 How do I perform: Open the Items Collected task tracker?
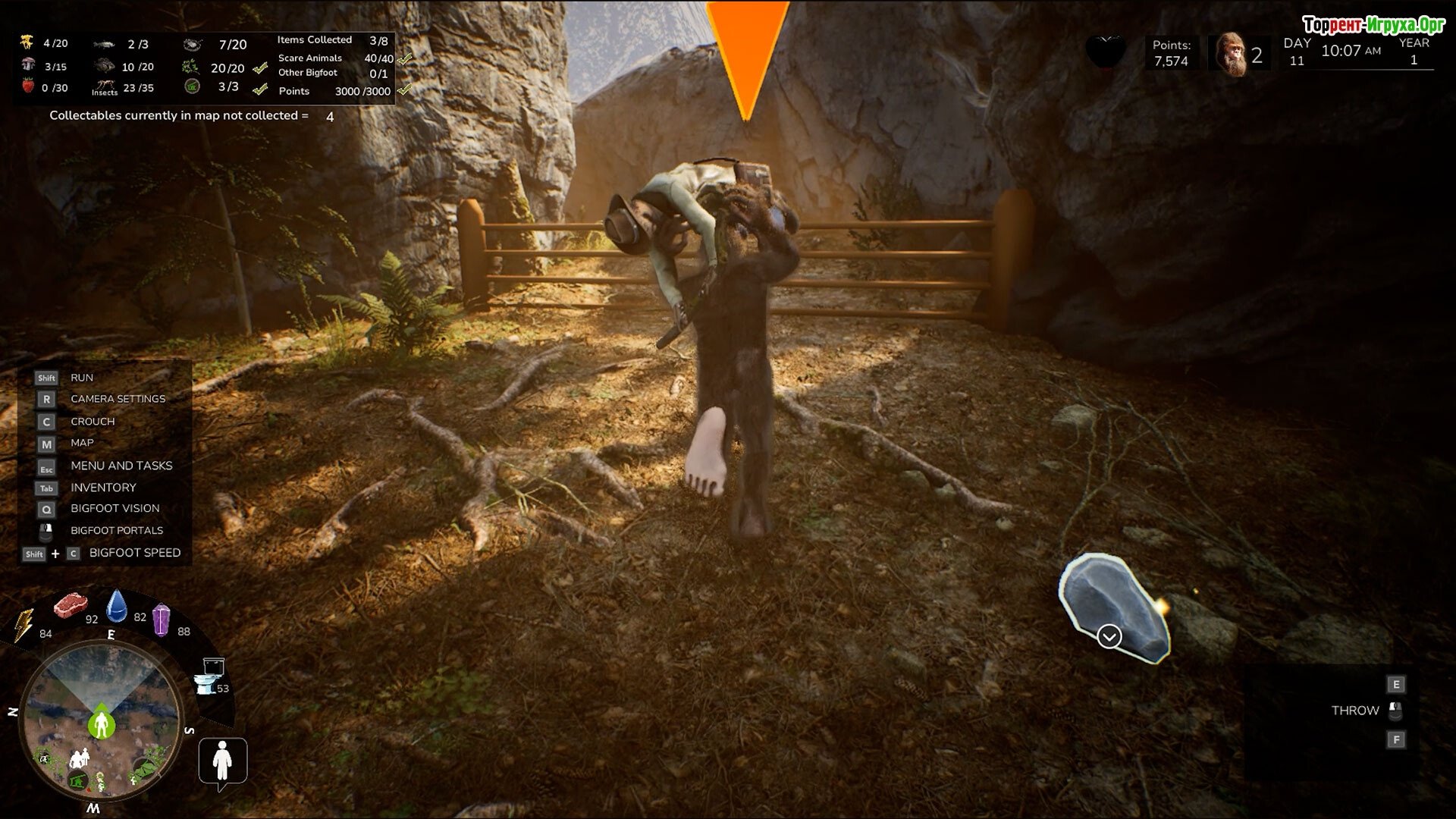333,40
